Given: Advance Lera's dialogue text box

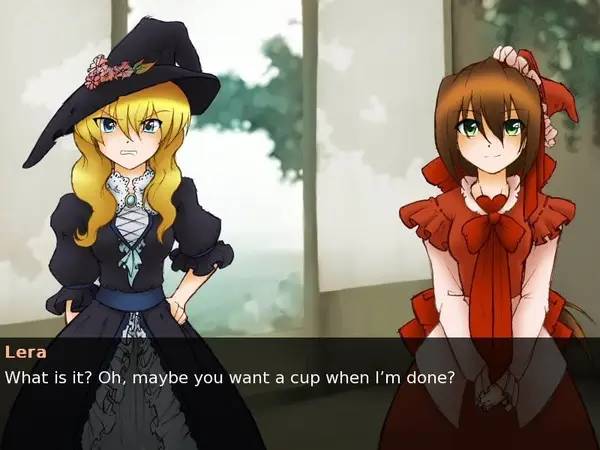Looking at the screenshot, I should pos(300,392).
